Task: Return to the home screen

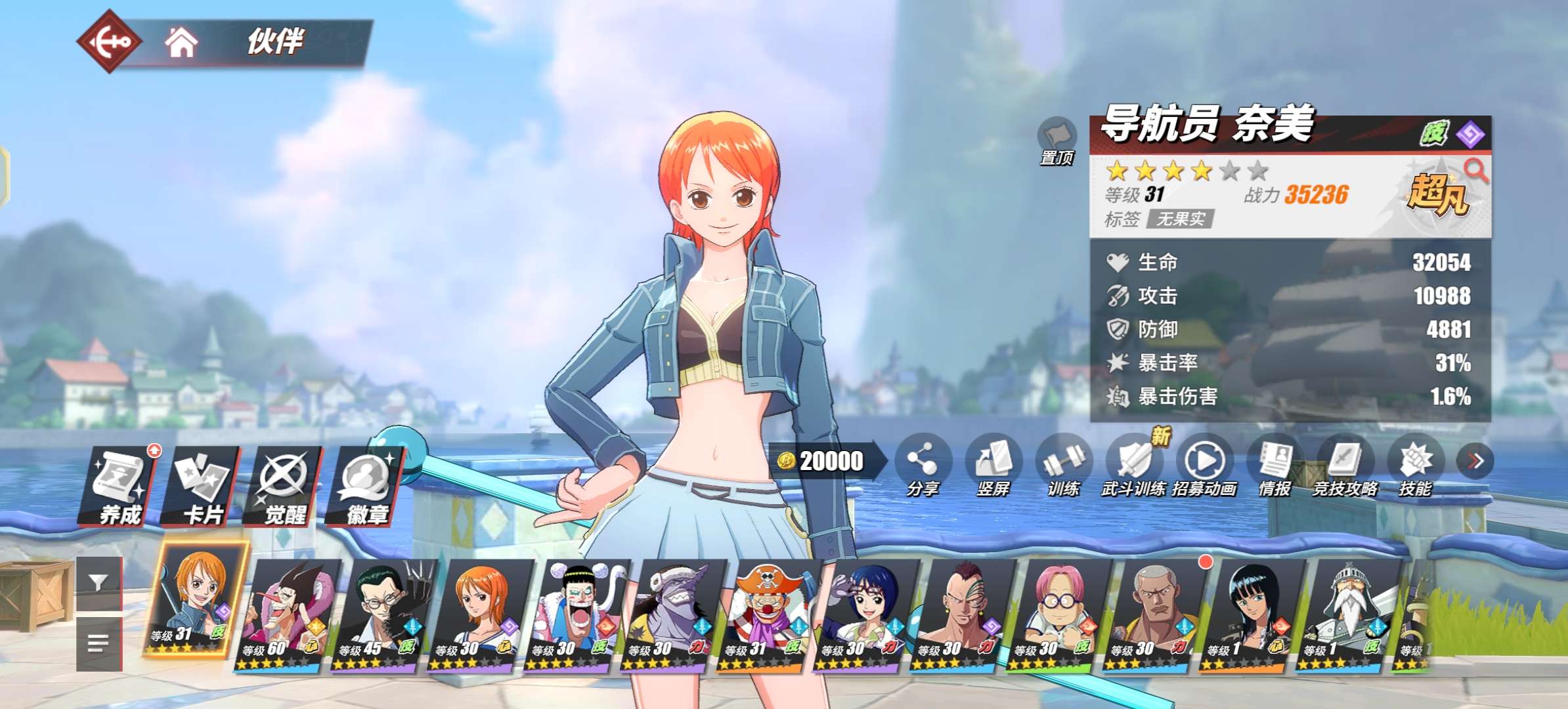Action: tap(181, 43)
